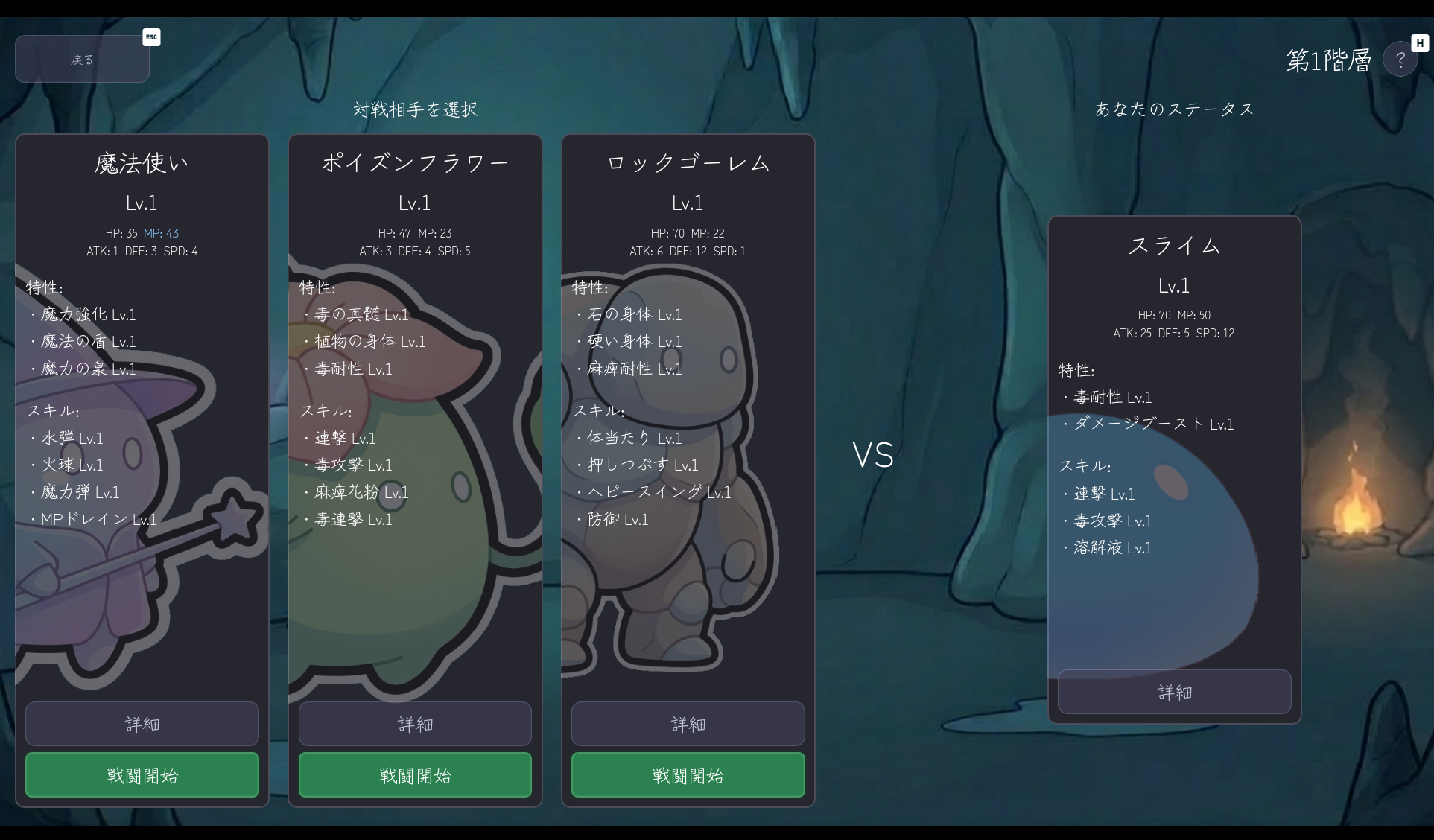Screen dimensions: 1434x840
Task: Start battle against ロックゴーレム
Action: pos(688,775)
